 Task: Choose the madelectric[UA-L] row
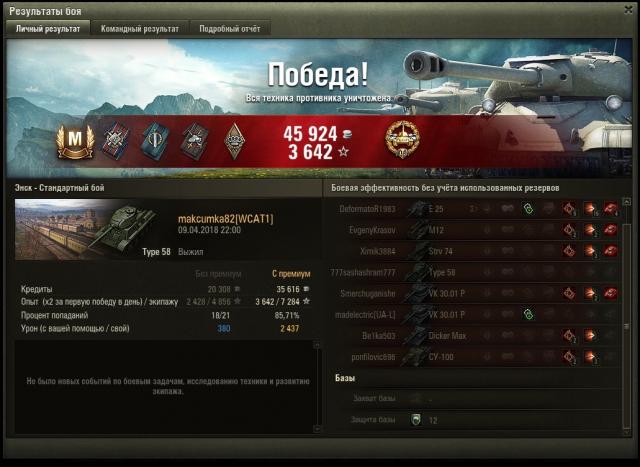[x=470, y=314]
